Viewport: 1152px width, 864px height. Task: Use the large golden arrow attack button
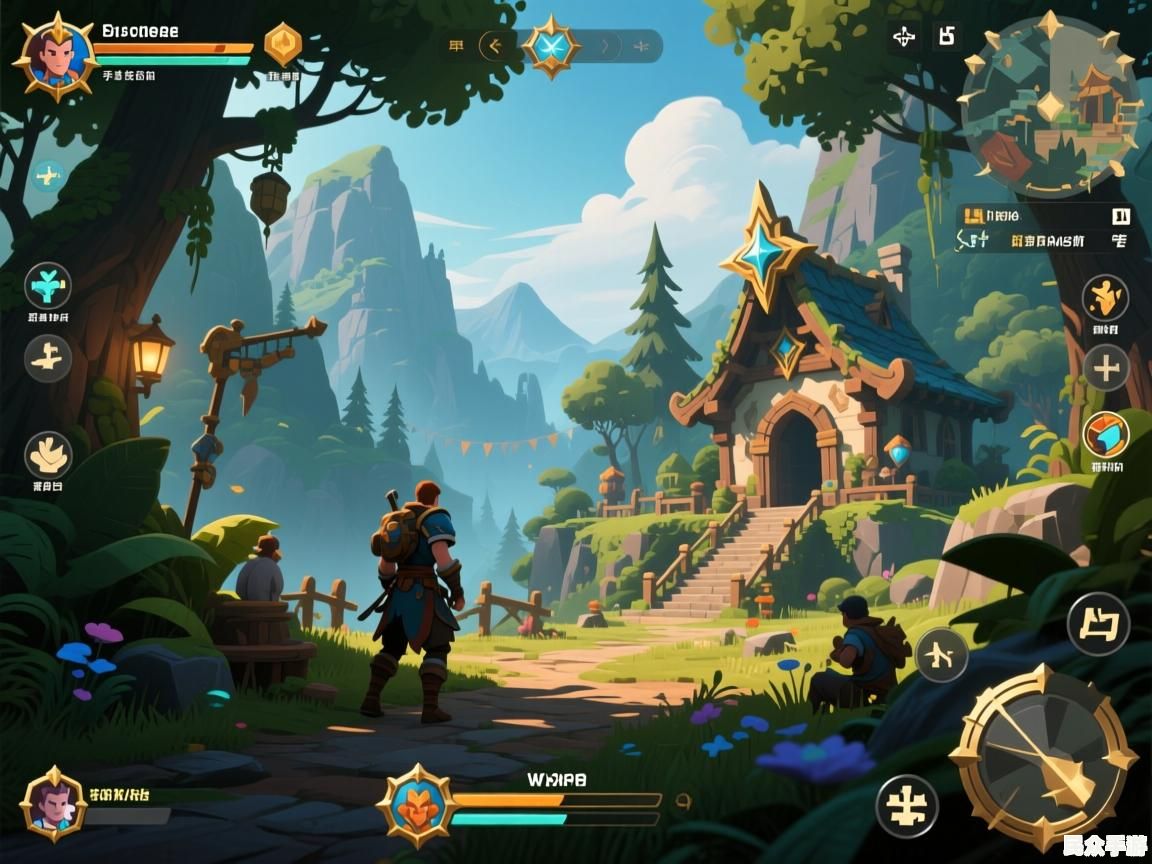click(x=1042, y=756)
